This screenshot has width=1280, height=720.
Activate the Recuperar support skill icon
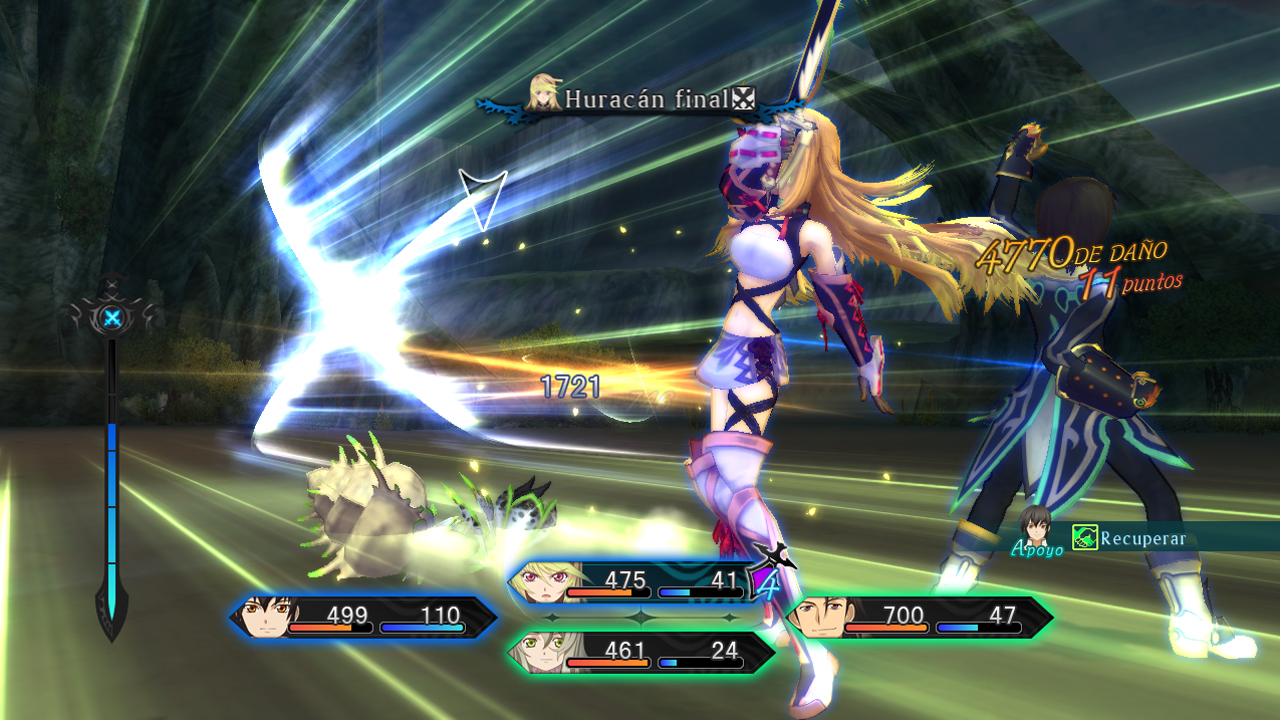point(1084,538)
